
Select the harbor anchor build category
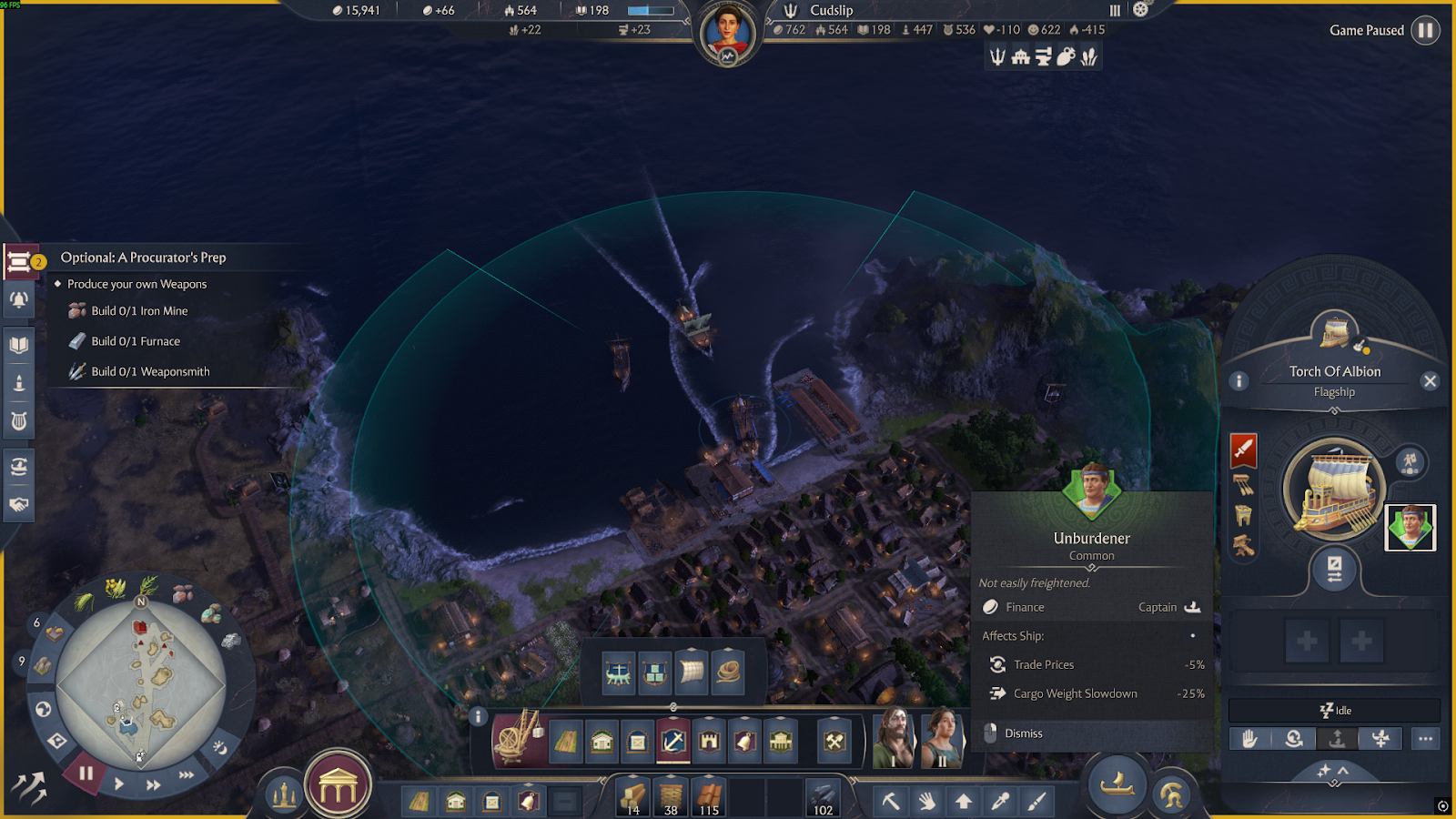[673, 742]
